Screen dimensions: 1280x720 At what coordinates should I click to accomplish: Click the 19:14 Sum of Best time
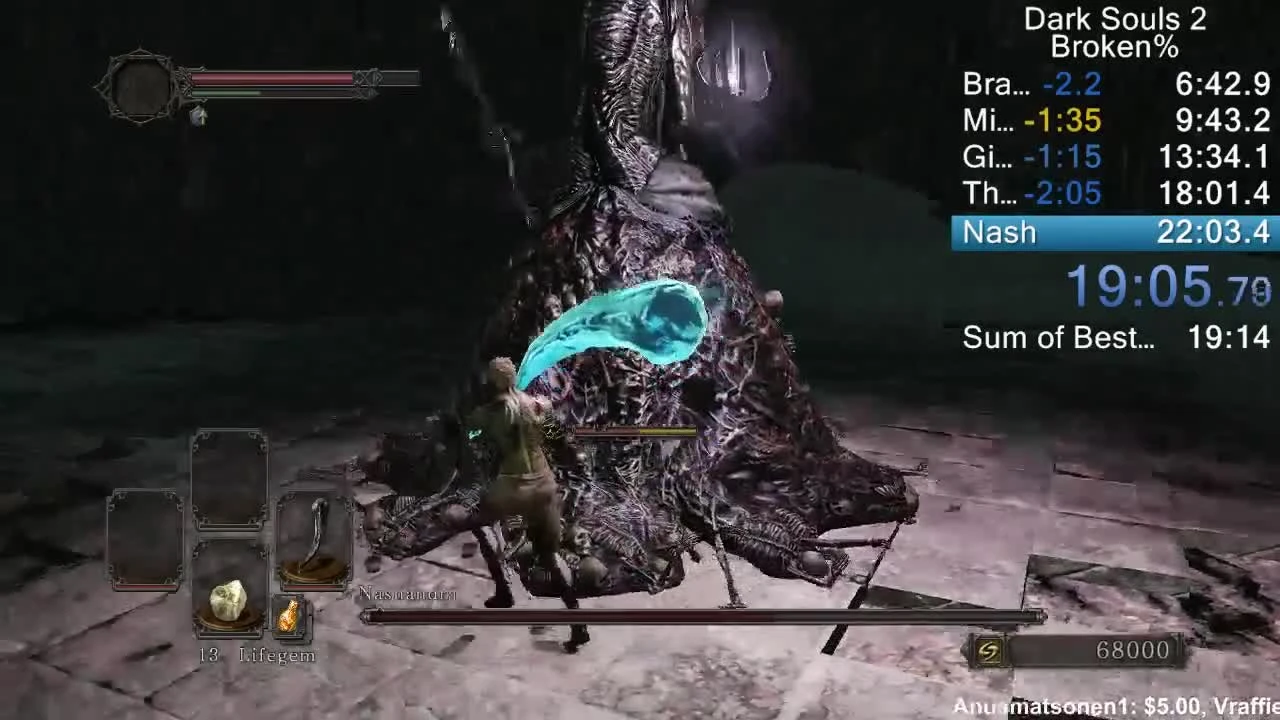(x=1230, y=338)
